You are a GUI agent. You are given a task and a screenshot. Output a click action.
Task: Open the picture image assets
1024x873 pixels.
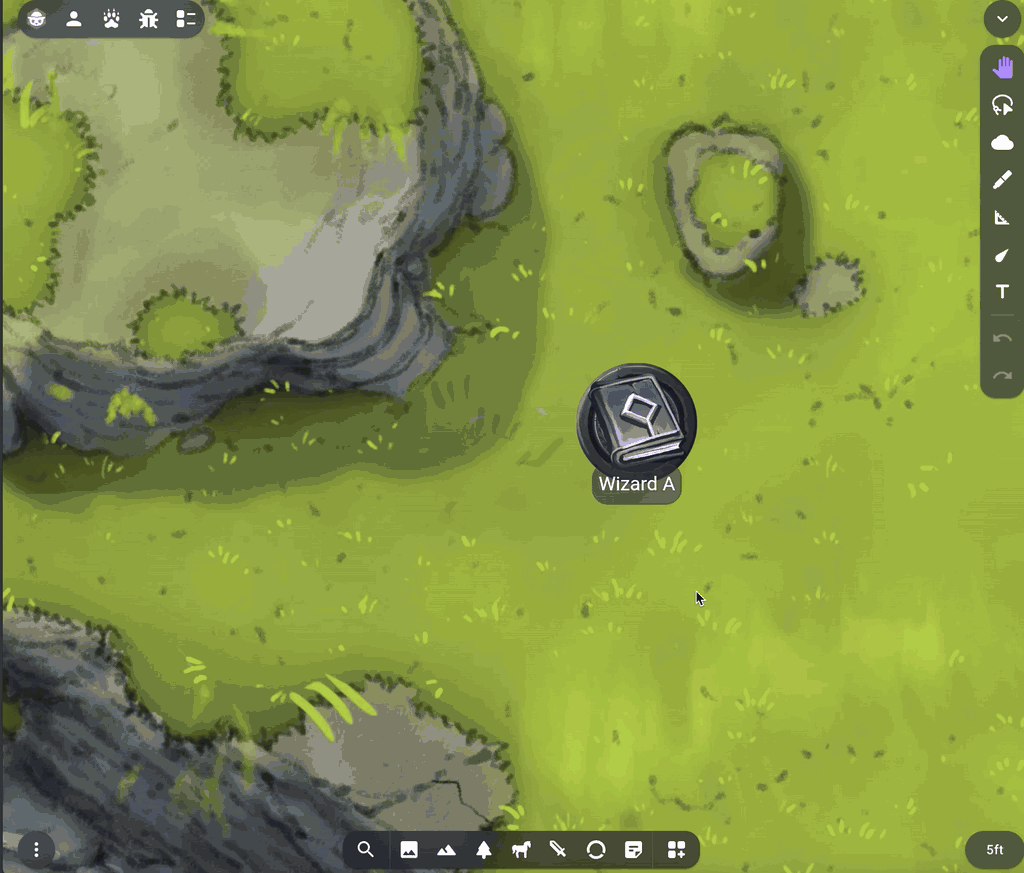409,850
